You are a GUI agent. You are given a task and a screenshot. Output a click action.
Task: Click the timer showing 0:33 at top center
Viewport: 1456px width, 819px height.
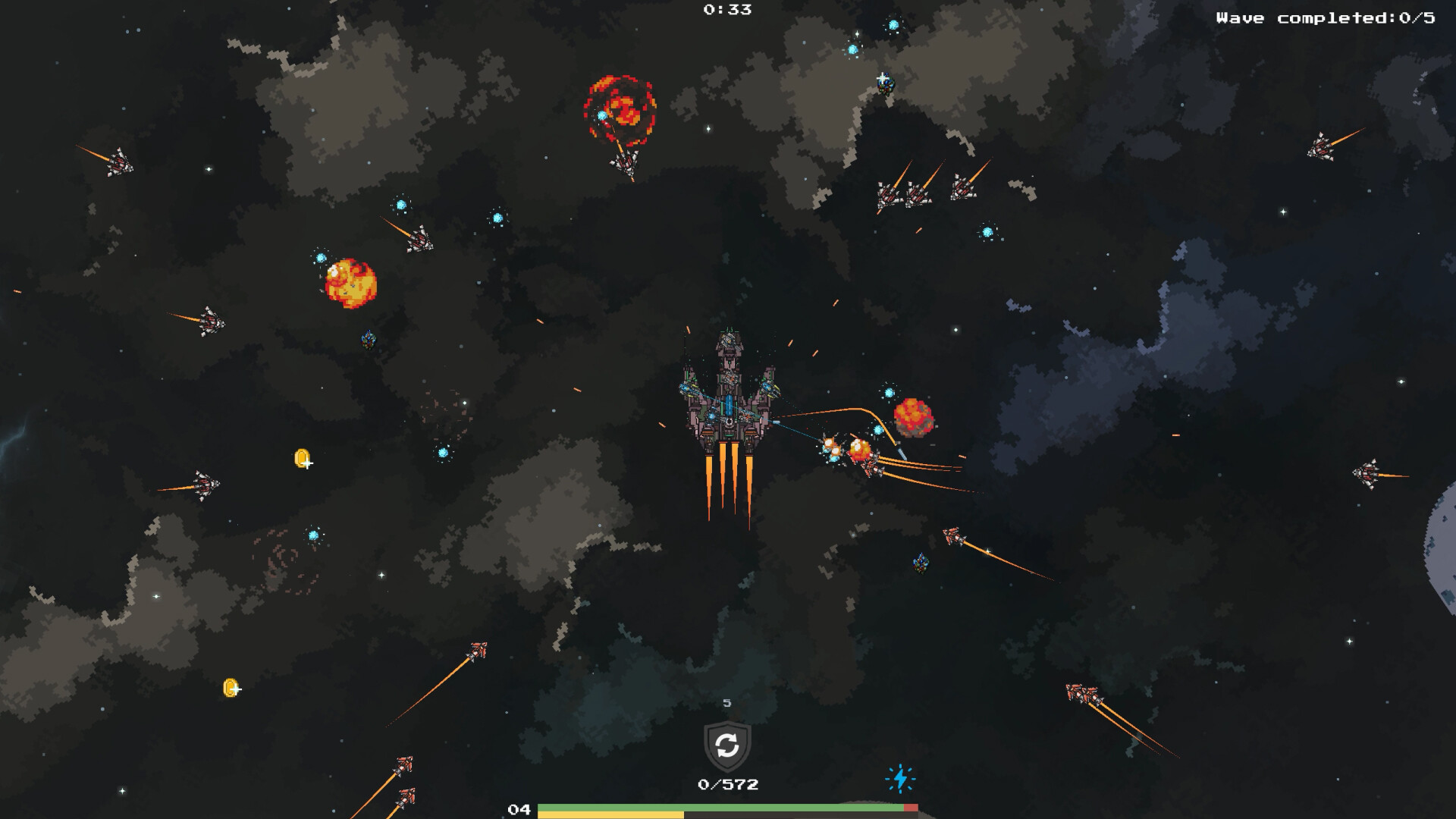click(726, 10)
